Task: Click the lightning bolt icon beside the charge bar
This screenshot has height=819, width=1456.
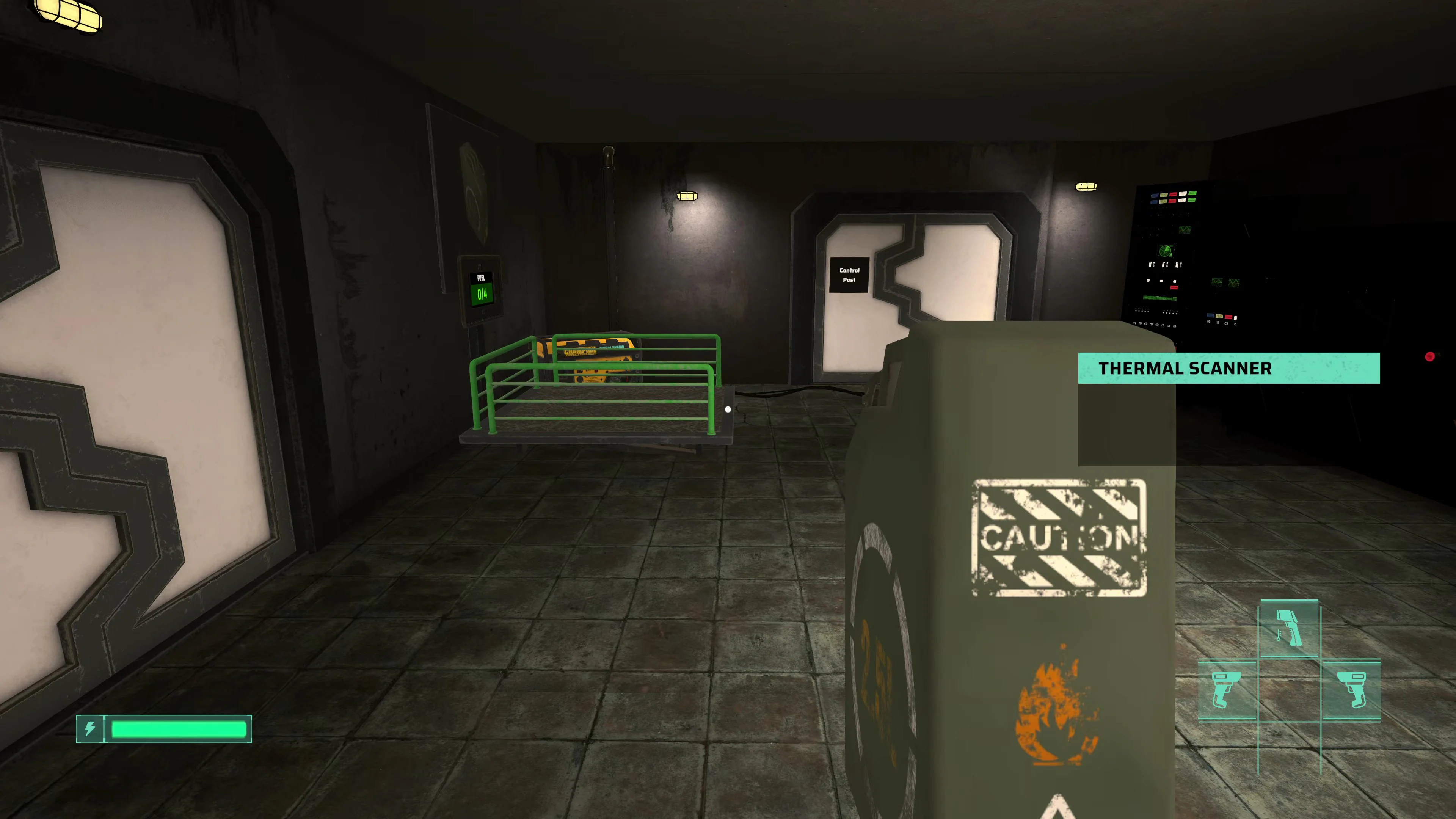Action: (x=91, y=729)
